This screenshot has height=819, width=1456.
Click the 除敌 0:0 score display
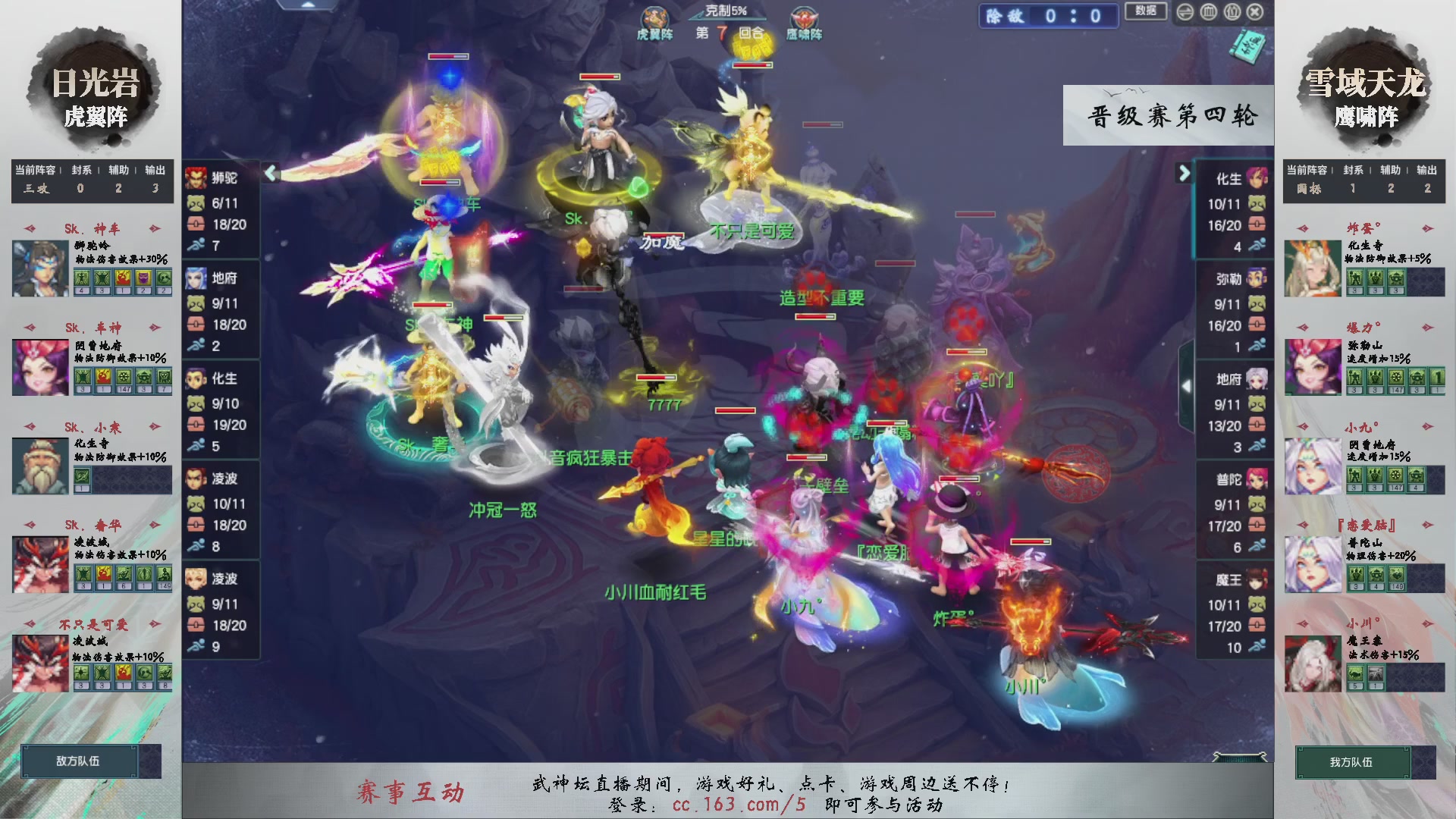tap(1048, 15)
